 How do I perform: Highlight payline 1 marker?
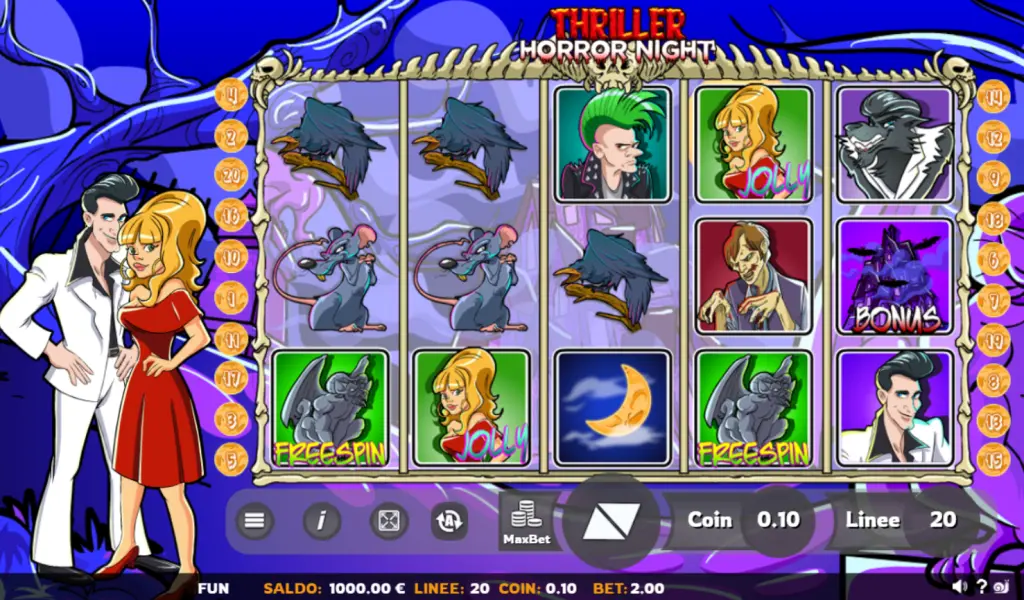tap(231, 297)
